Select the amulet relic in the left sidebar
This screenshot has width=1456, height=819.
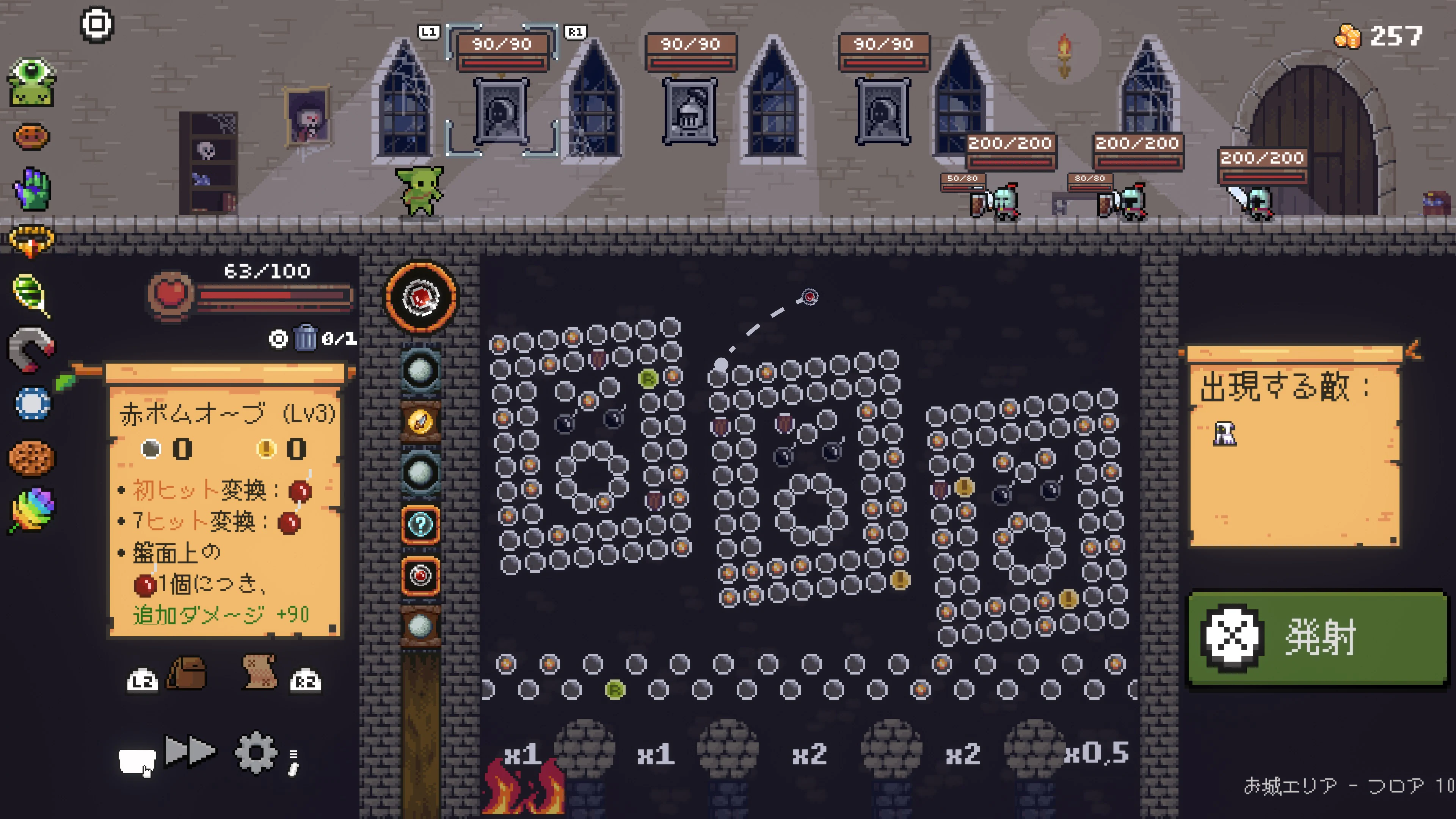[x=32, y=240]
